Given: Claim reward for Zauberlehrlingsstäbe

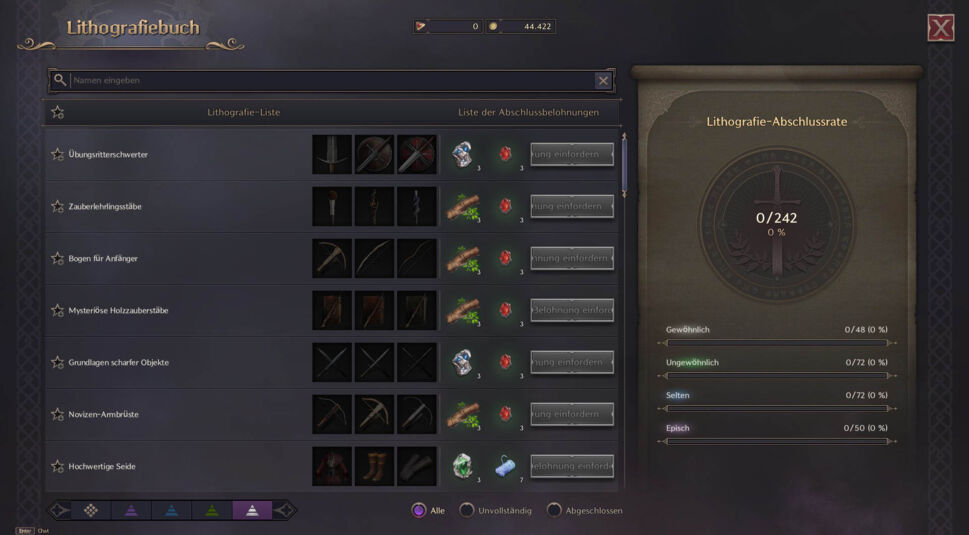Looking at the screenshot, I should (x=571, y=206).
